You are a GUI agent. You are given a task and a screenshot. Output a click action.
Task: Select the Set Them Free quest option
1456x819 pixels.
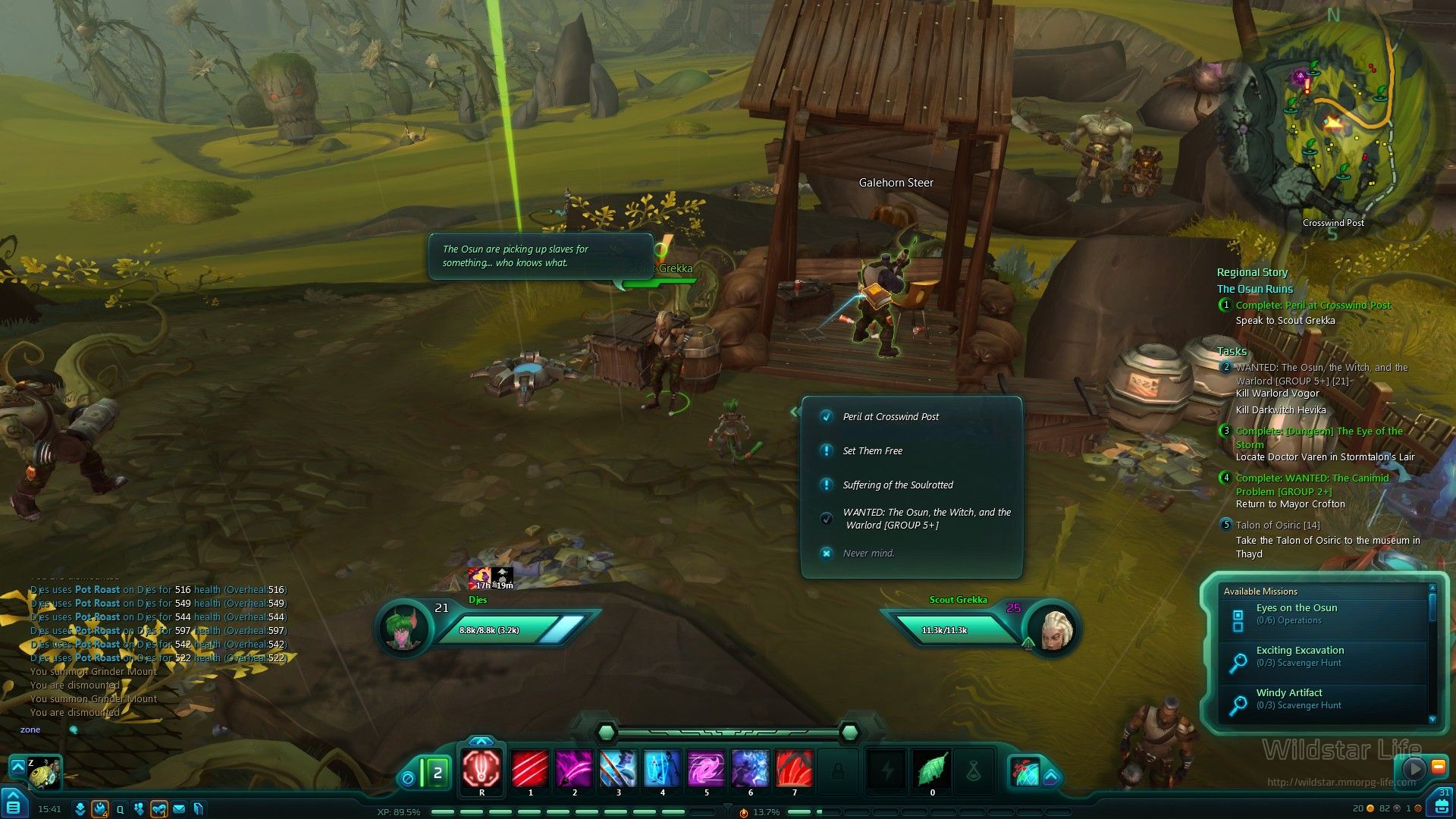pos(872,451)
